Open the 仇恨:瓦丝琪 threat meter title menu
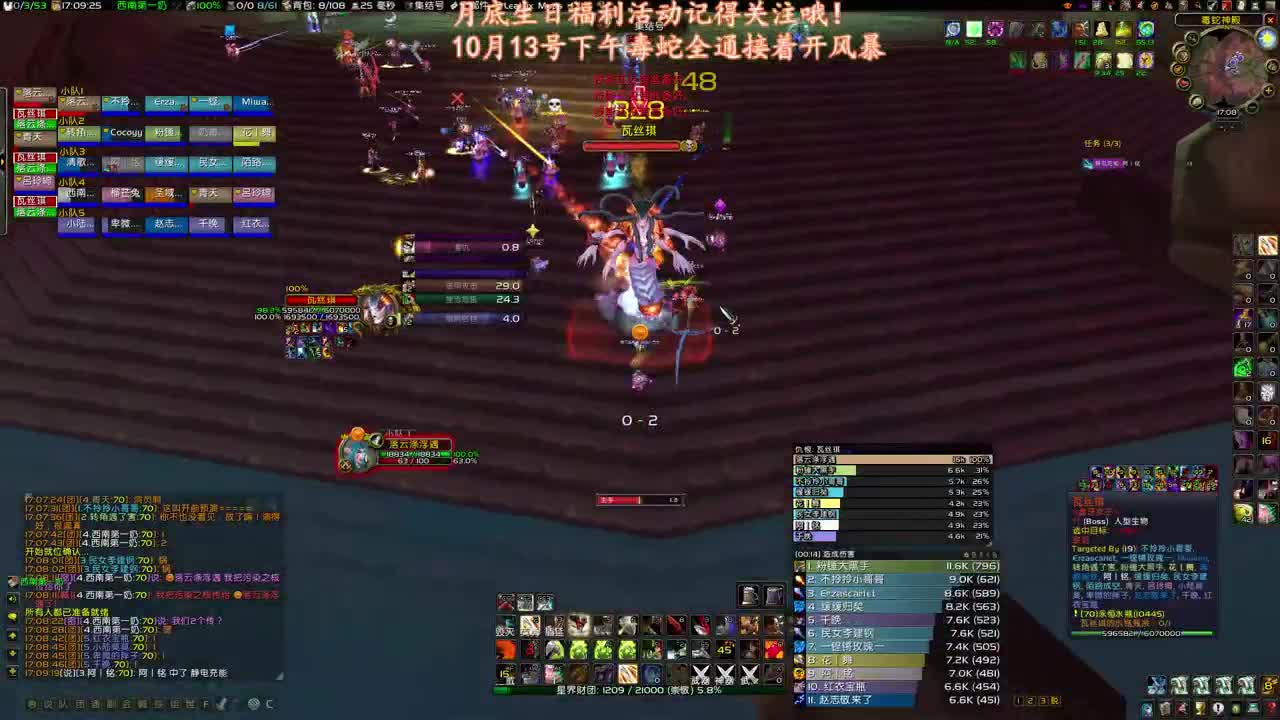The image size is (1280, 720). 814,449
